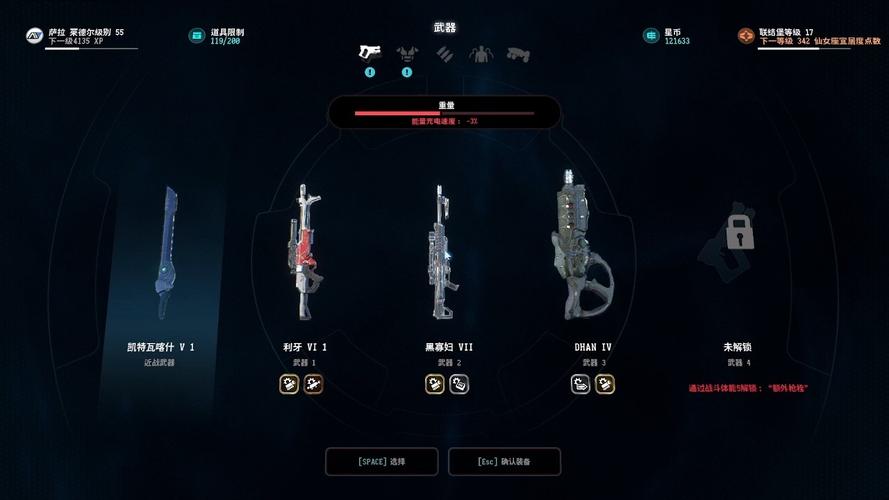889x500 pixels.
Task: Select the gold mod icon under DHAN IV
Action: tap(605, 384)
